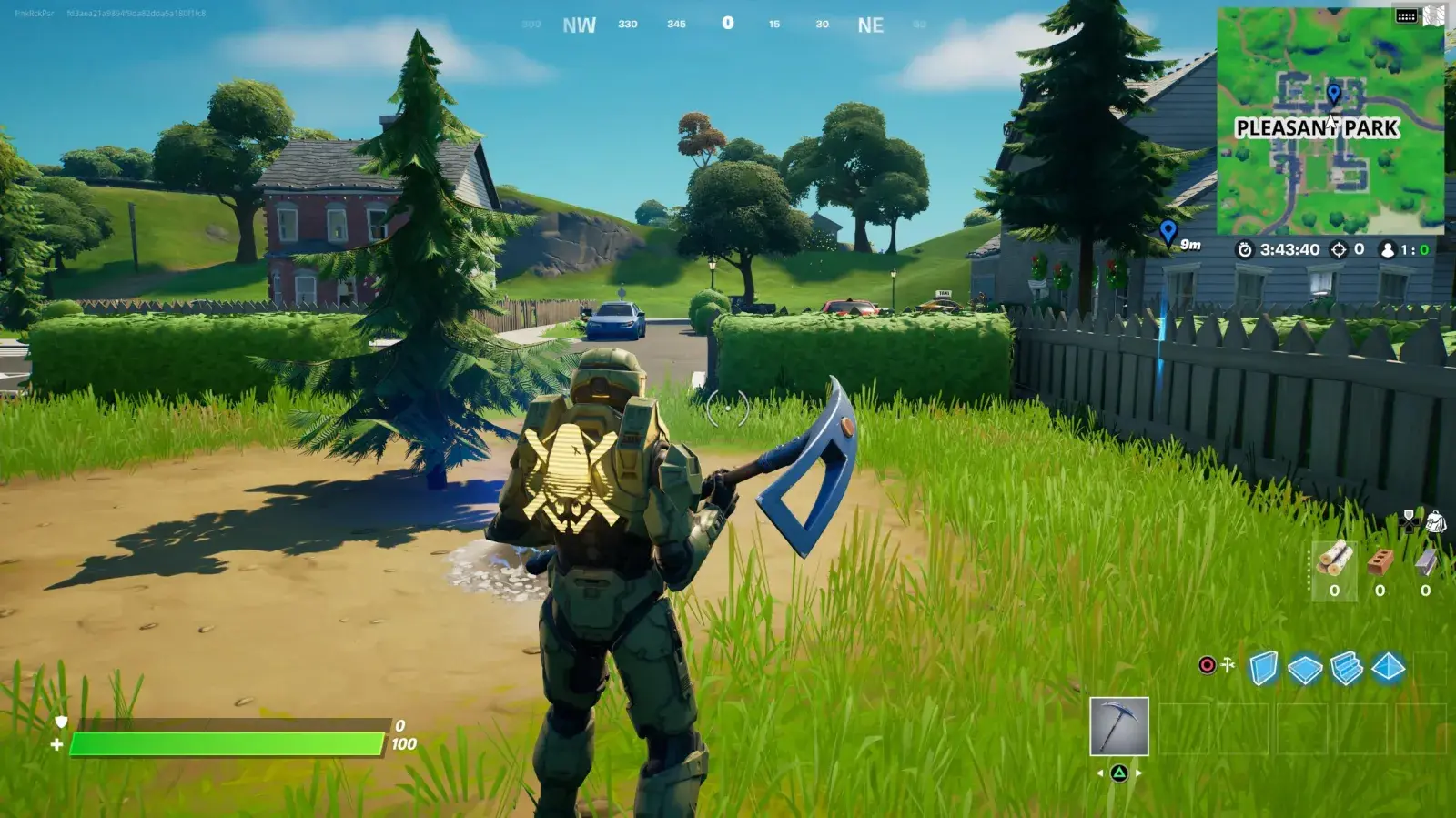This screenshot has width=1456, height=818.
Task: Toggle the edit tool icon
Action: click(x=1228, y=664)
